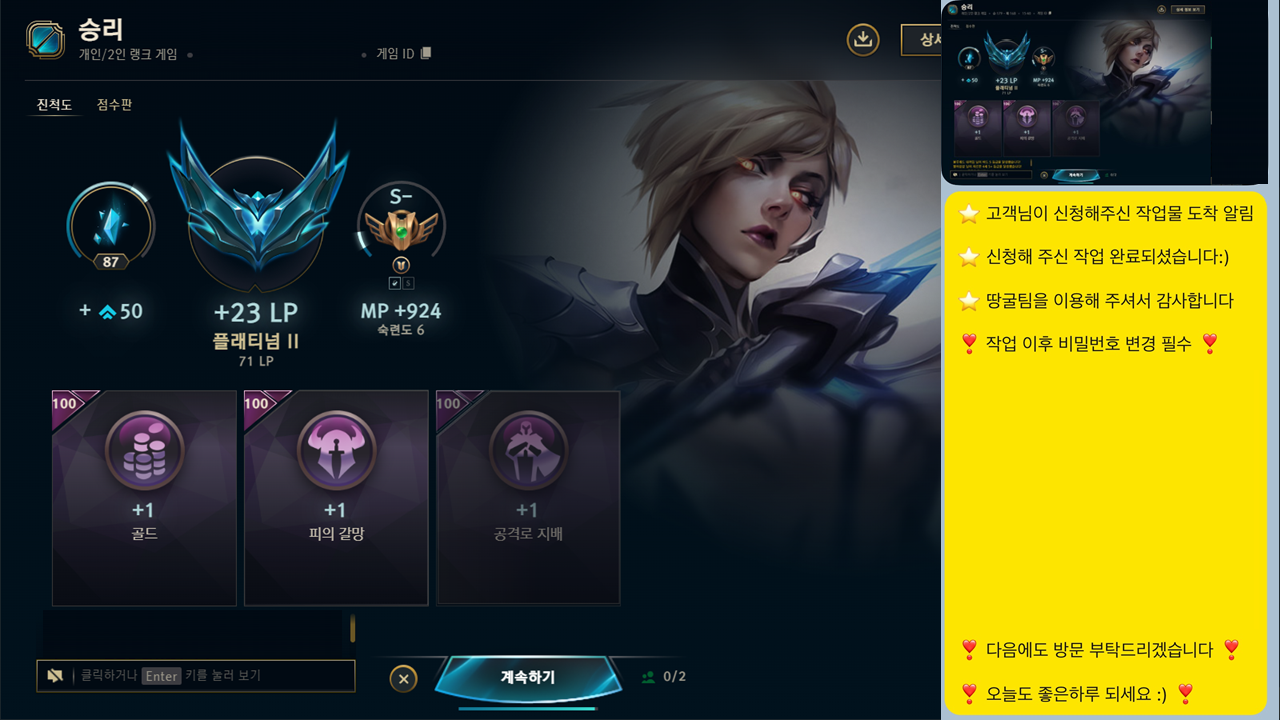Dismiss with the circular X button
The height and width of the screenshot is (720, 1280).
click(x=403, y=678)
